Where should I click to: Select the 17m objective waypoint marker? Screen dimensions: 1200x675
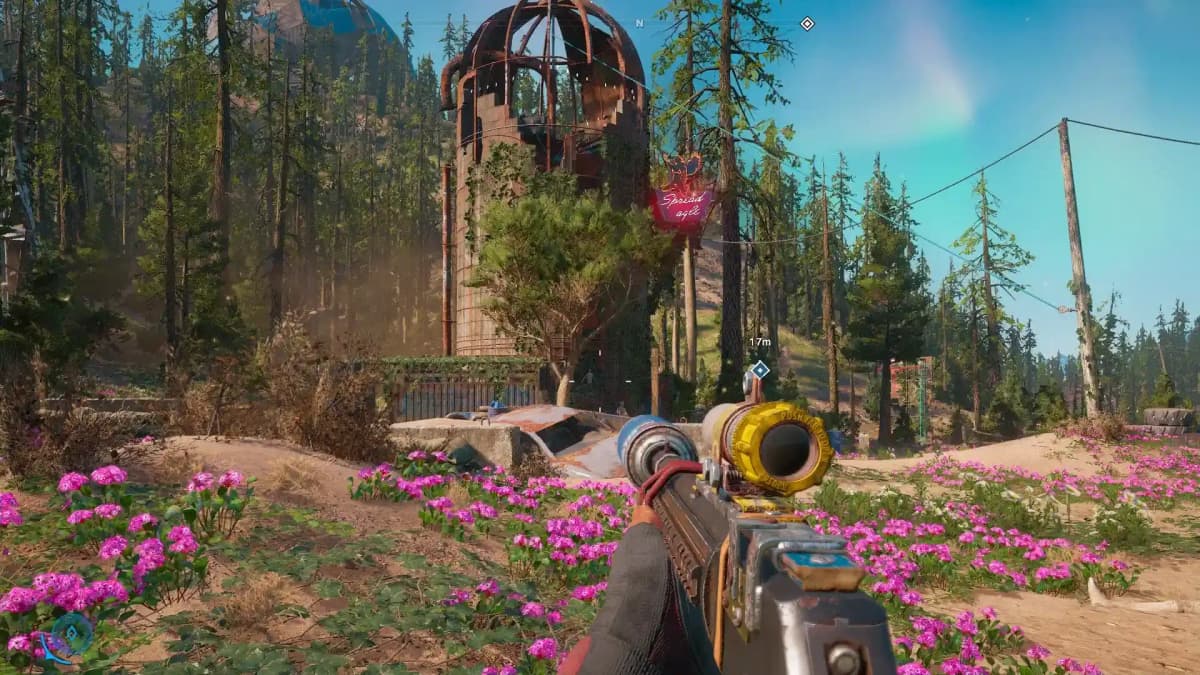click(760, 370)
